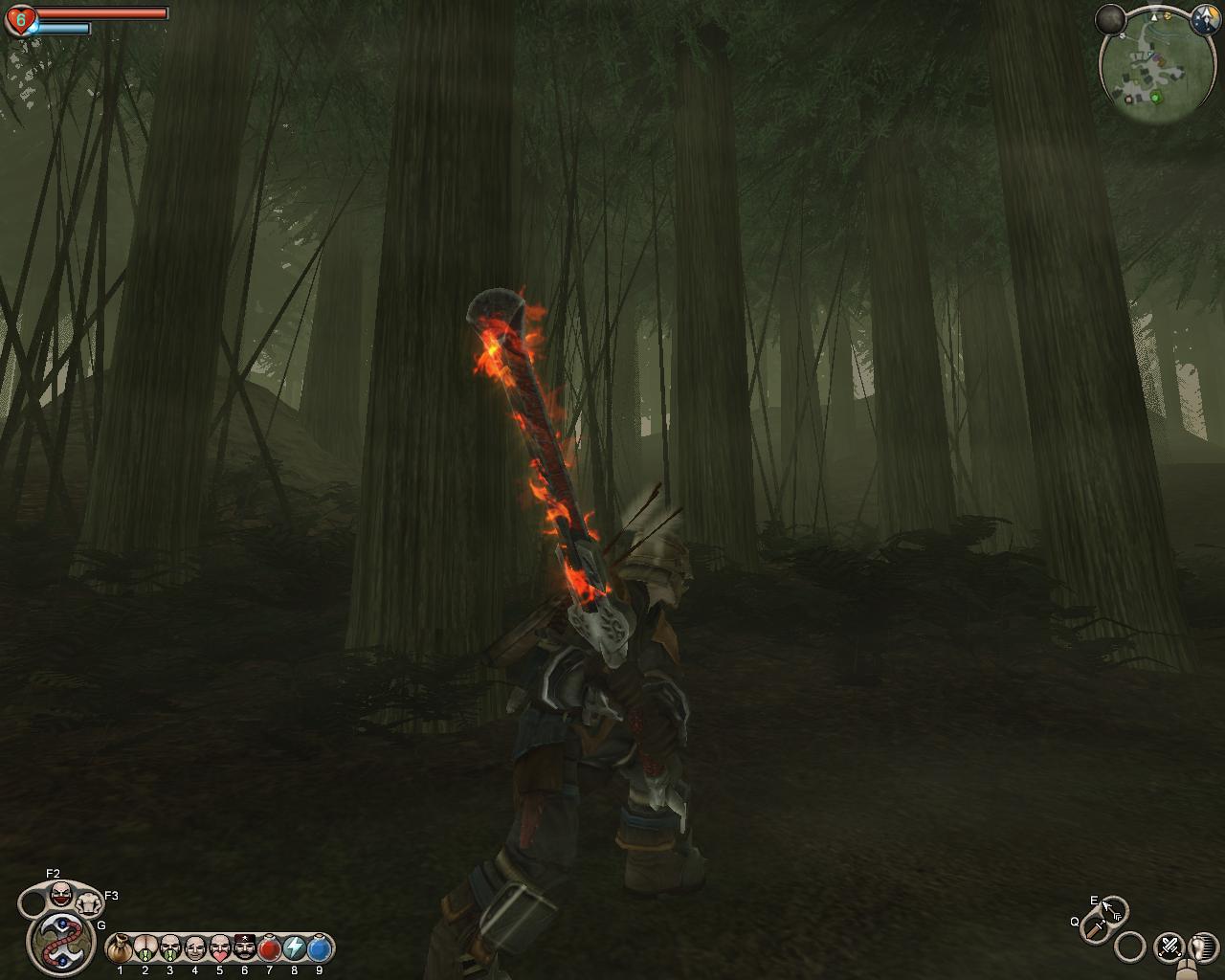1225x980 pixels.
Task: Select the flexing torso expression icon
Action: point(89,901)
